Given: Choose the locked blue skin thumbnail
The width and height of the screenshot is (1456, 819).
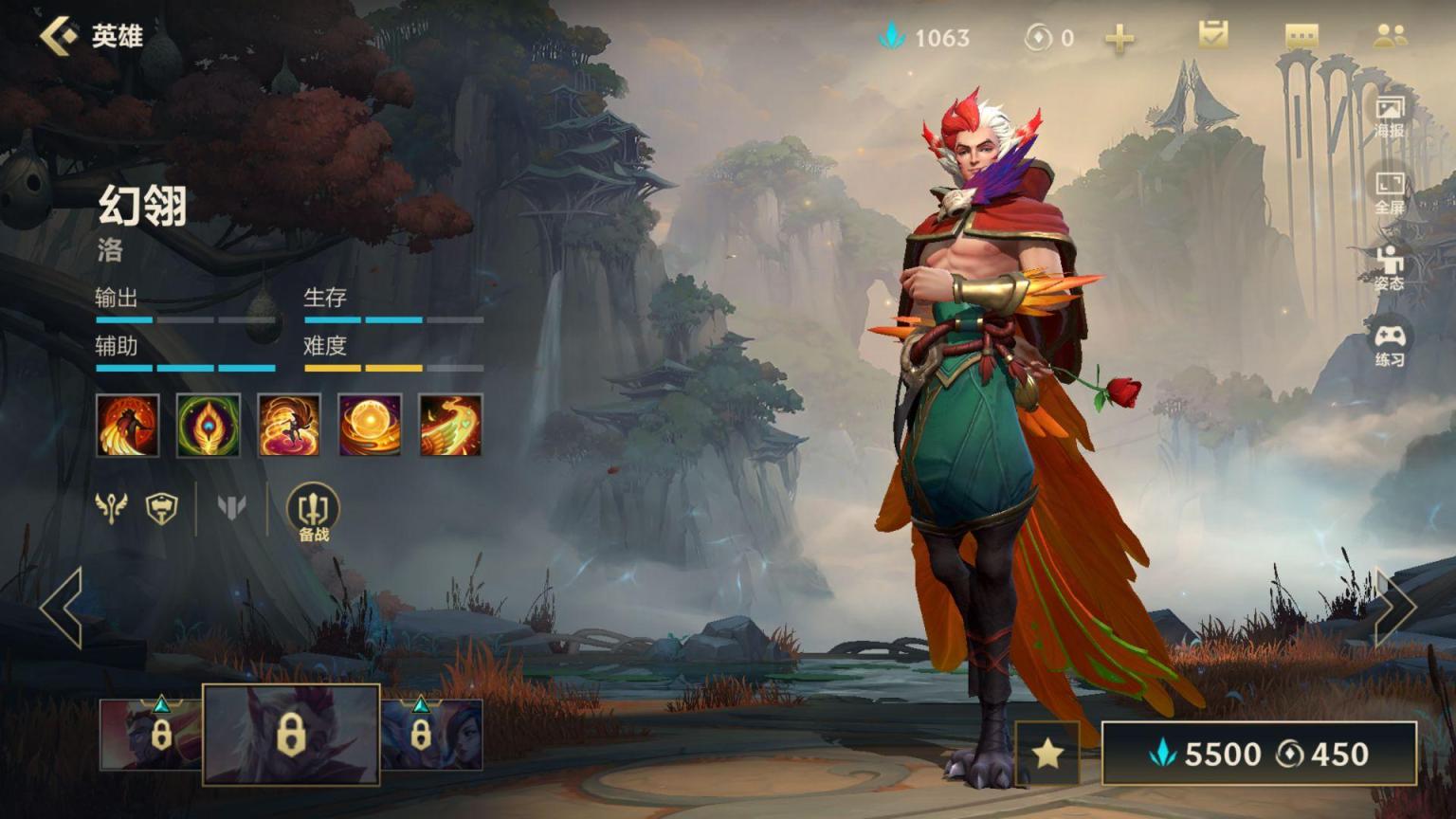Looking at the screenshot, I should click(431, 735).
